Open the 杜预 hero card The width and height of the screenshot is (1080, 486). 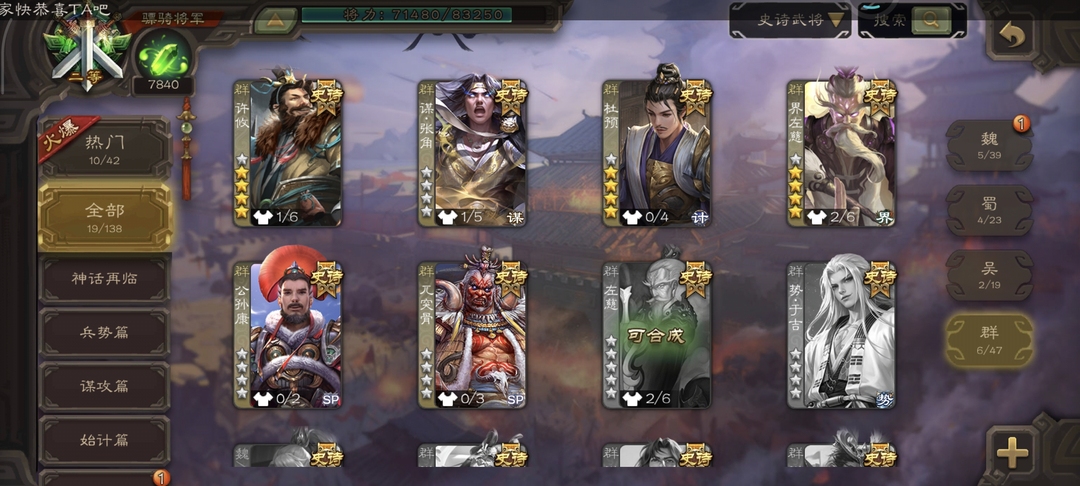pos(657,153)
